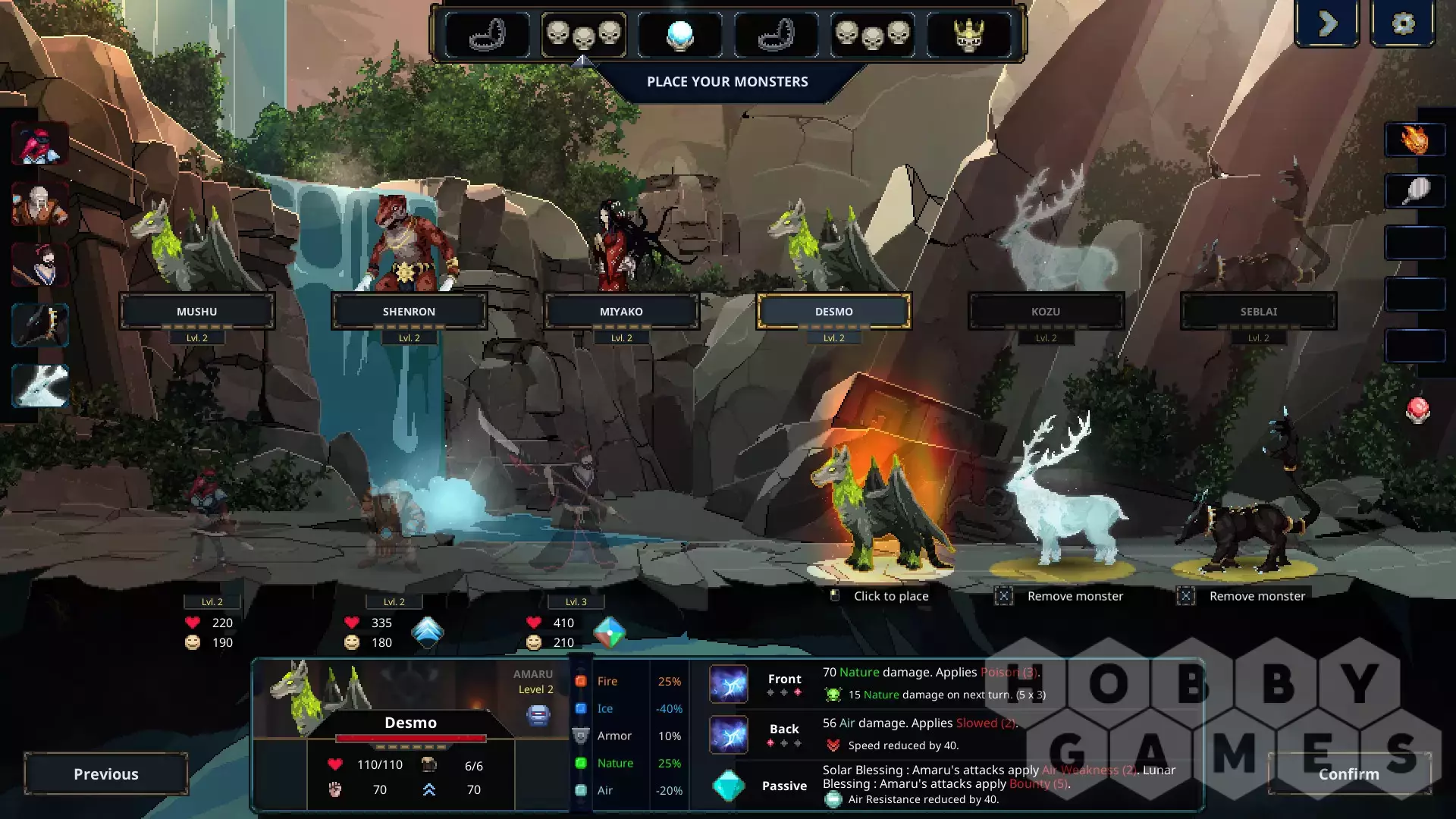This screenshot has height=819, width=1456.
Task: Click the Confirm button
Action: click(x=1348, y=773)
